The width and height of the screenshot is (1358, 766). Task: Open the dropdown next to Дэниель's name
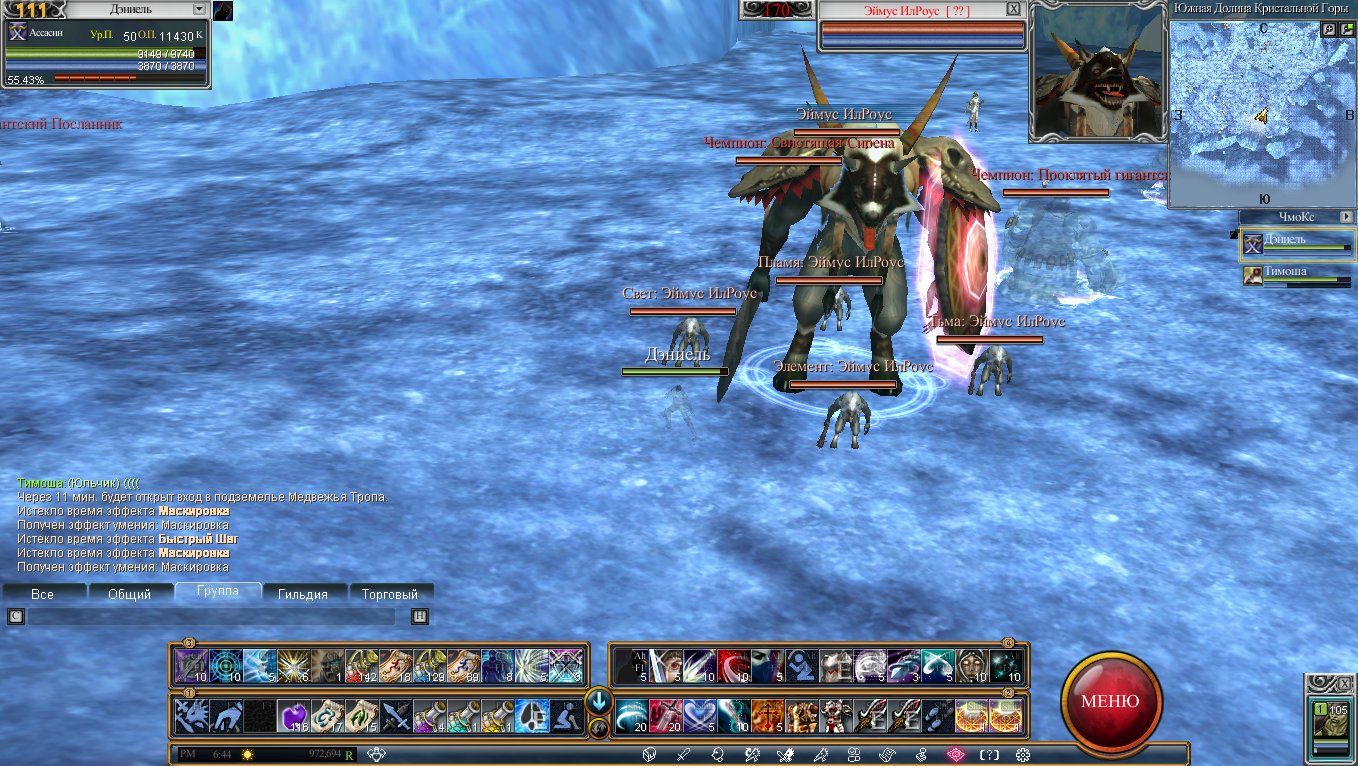tap(200, 9)
